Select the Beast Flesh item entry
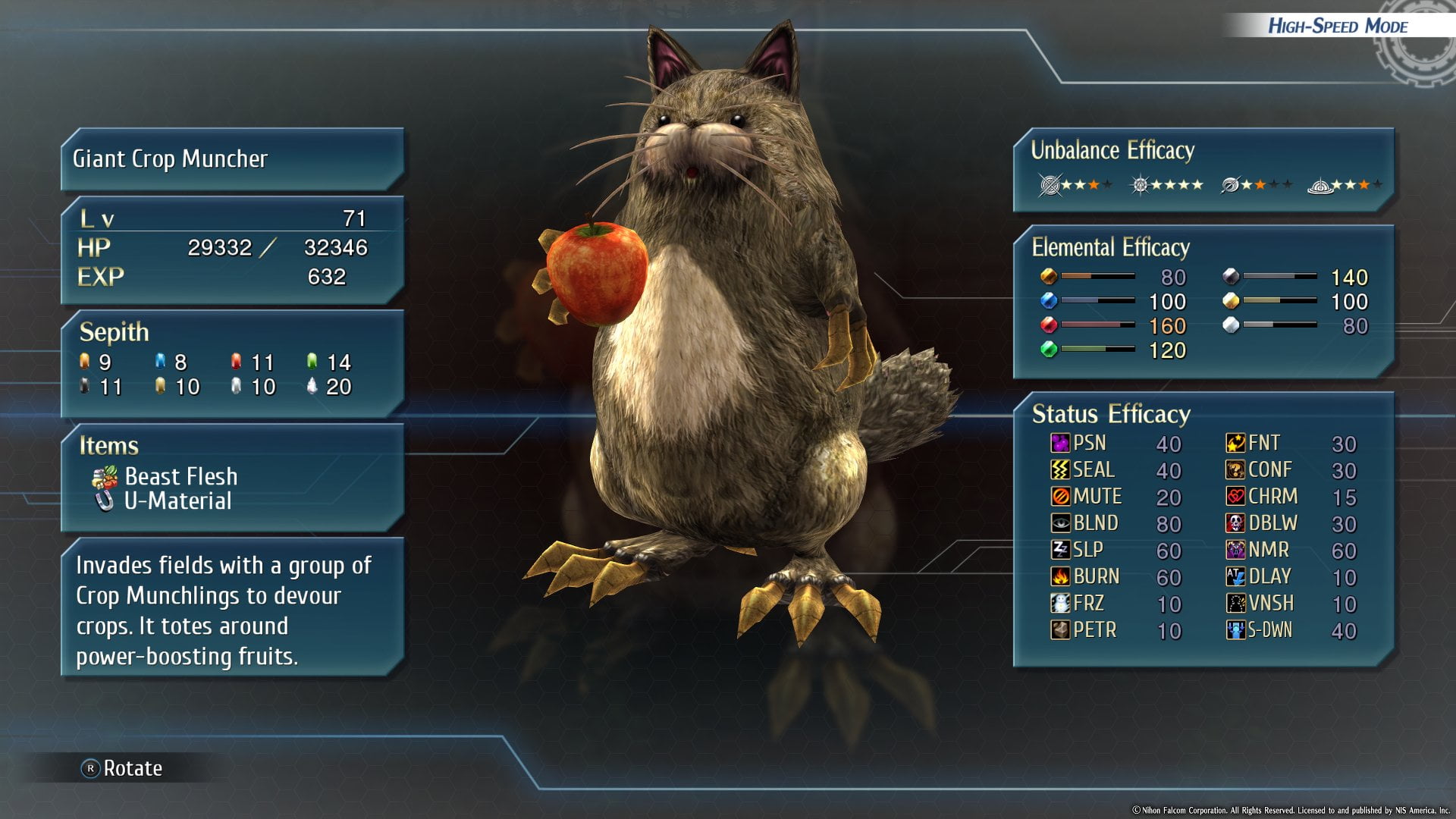Viewport: 1456px width, 819px height. (180, 476)
